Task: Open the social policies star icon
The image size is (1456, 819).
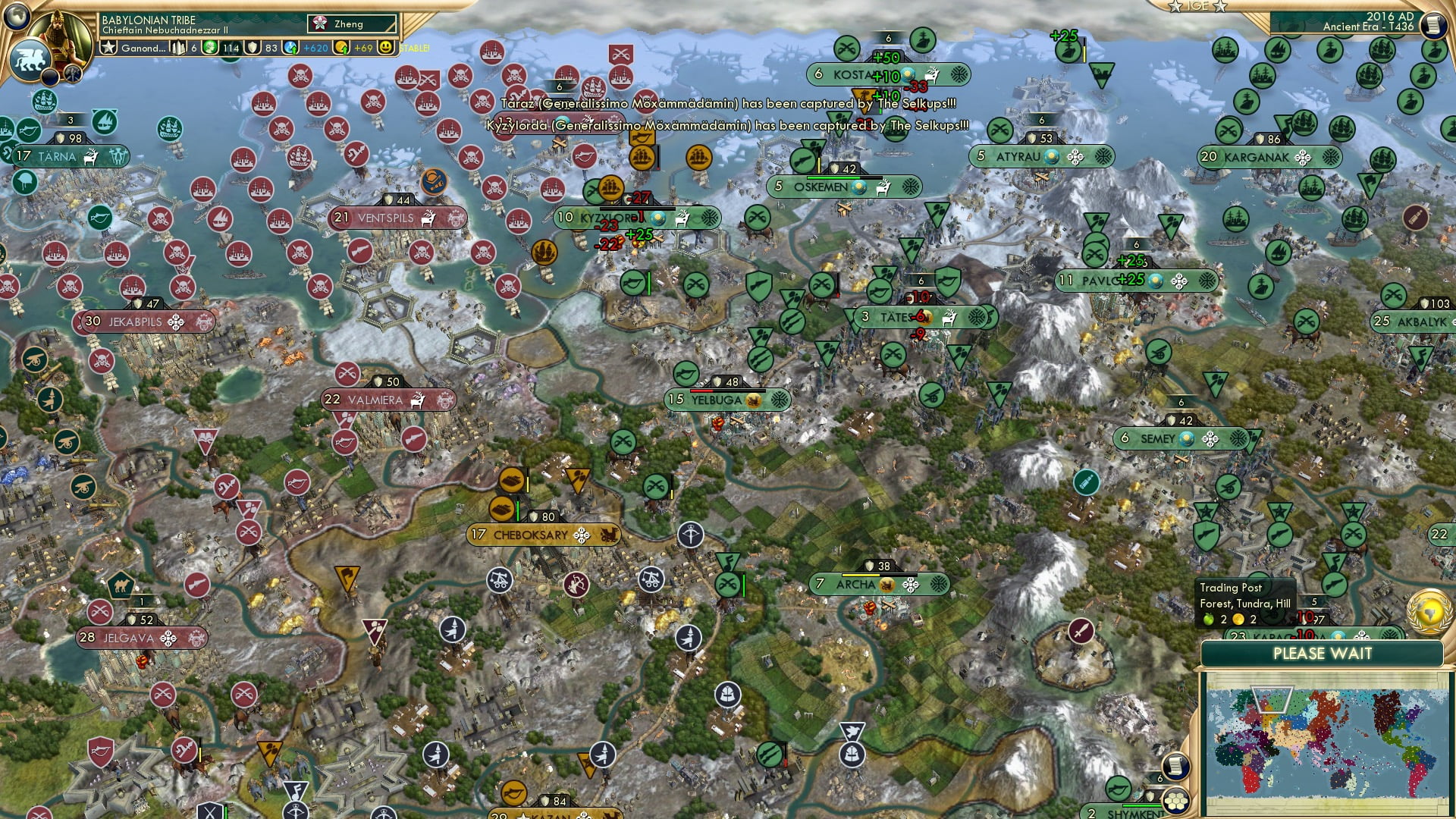Action: [108, 45]
